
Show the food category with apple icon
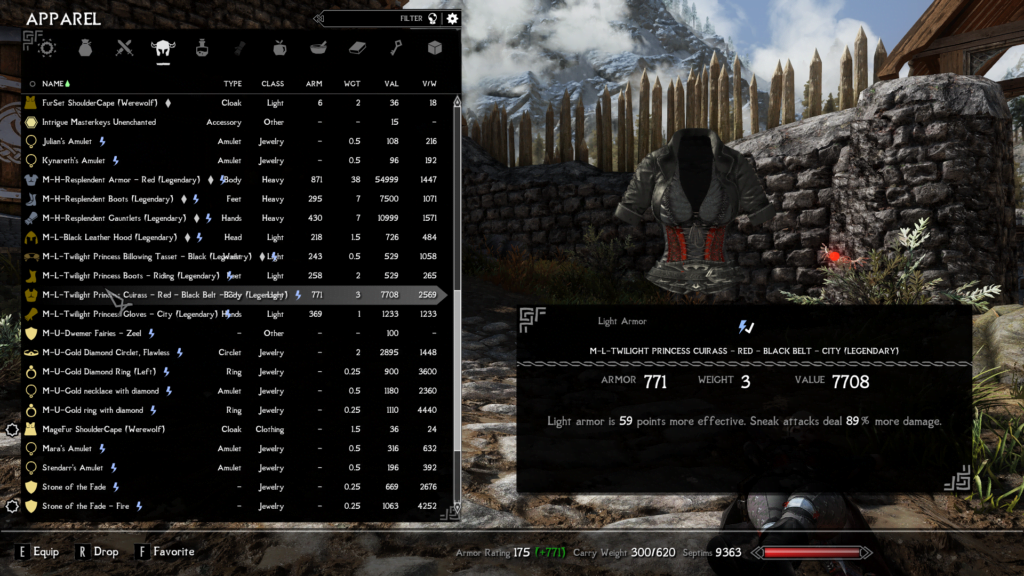point(280,47)
